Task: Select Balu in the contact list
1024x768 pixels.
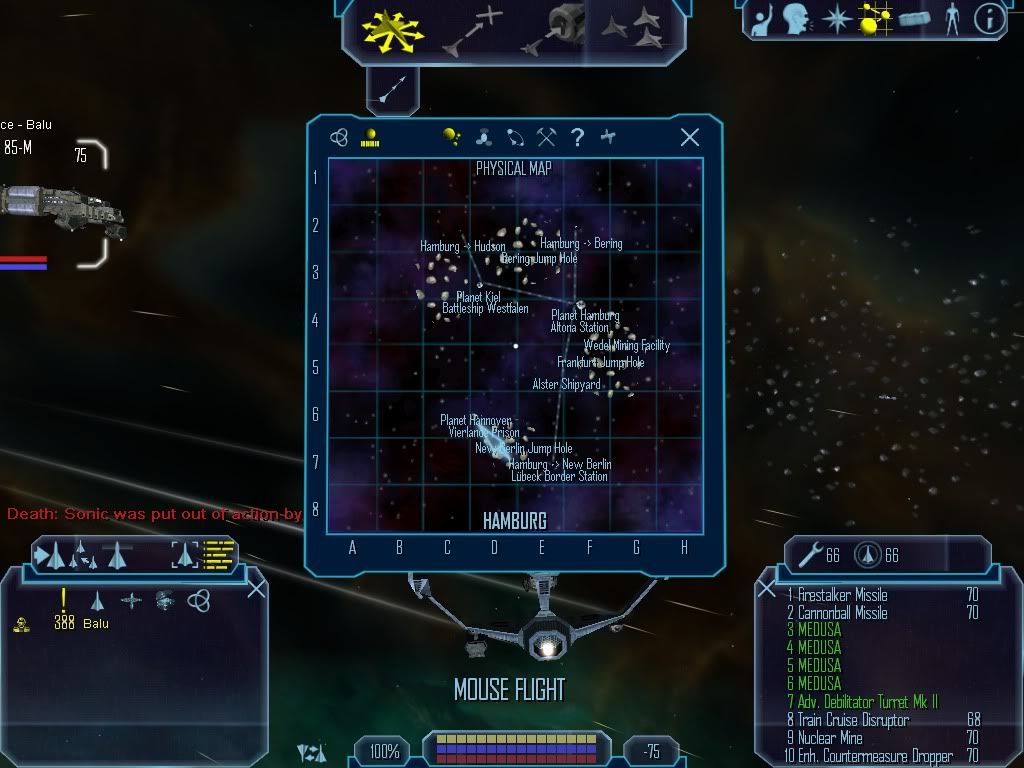Action: [96, 623]
